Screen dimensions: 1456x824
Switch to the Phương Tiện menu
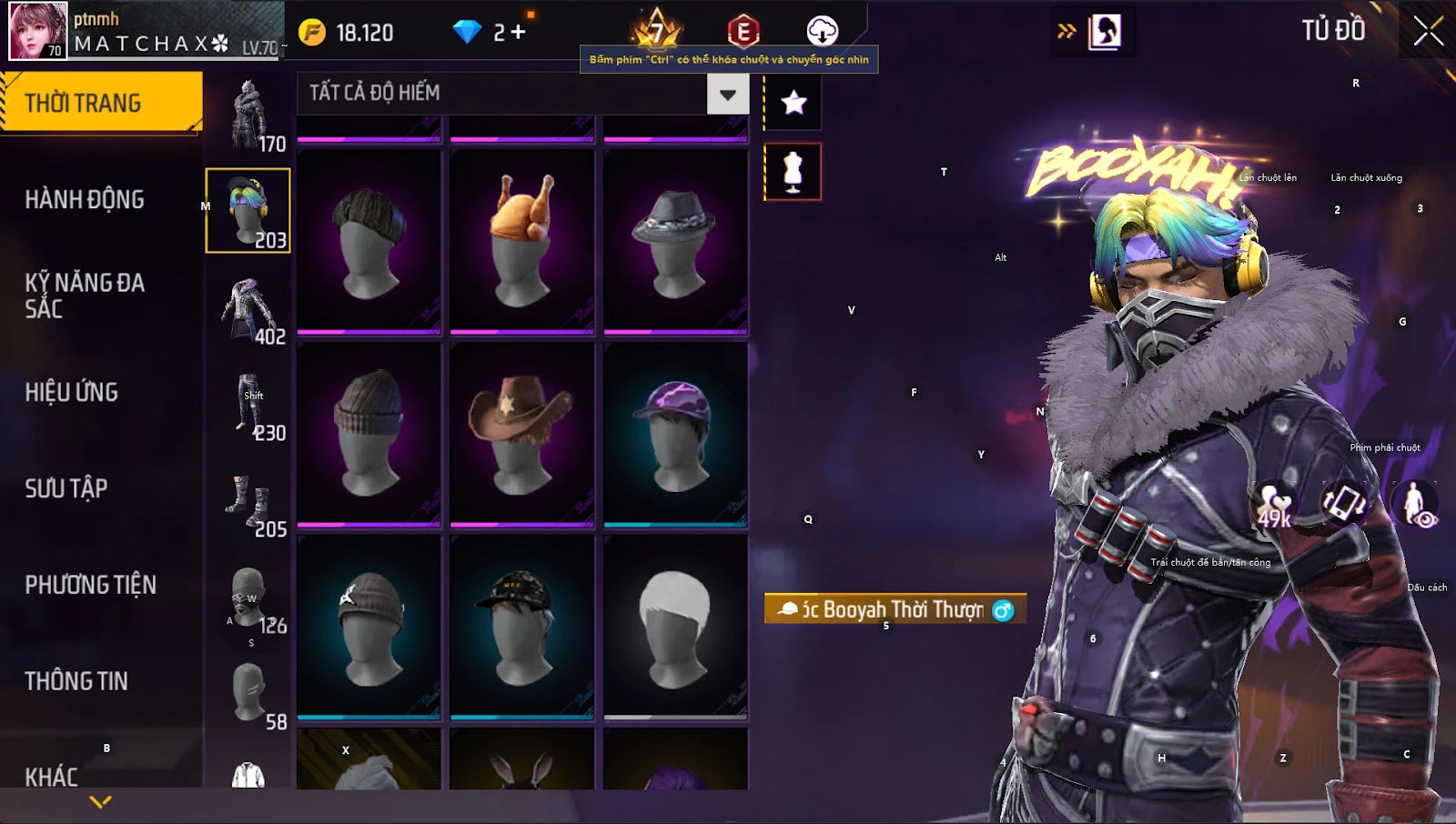click(90, 585)
